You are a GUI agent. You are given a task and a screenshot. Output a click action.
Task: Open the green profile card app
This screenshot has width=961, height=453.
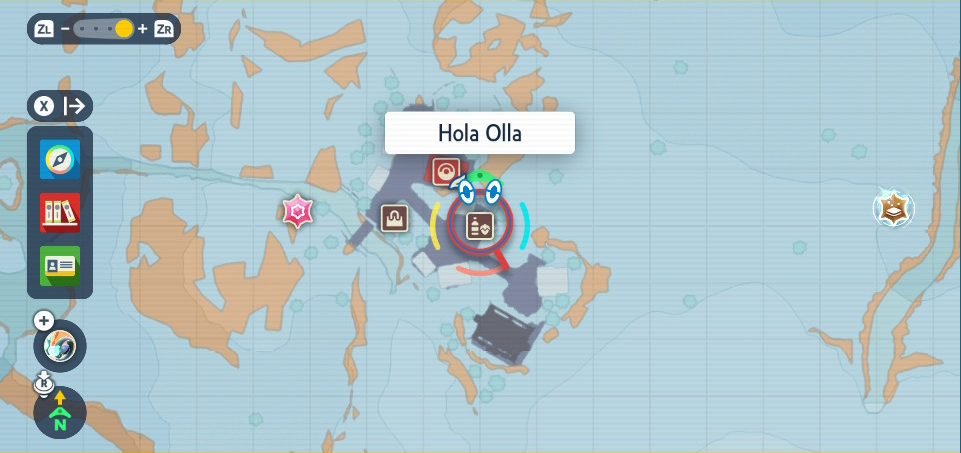60,265
